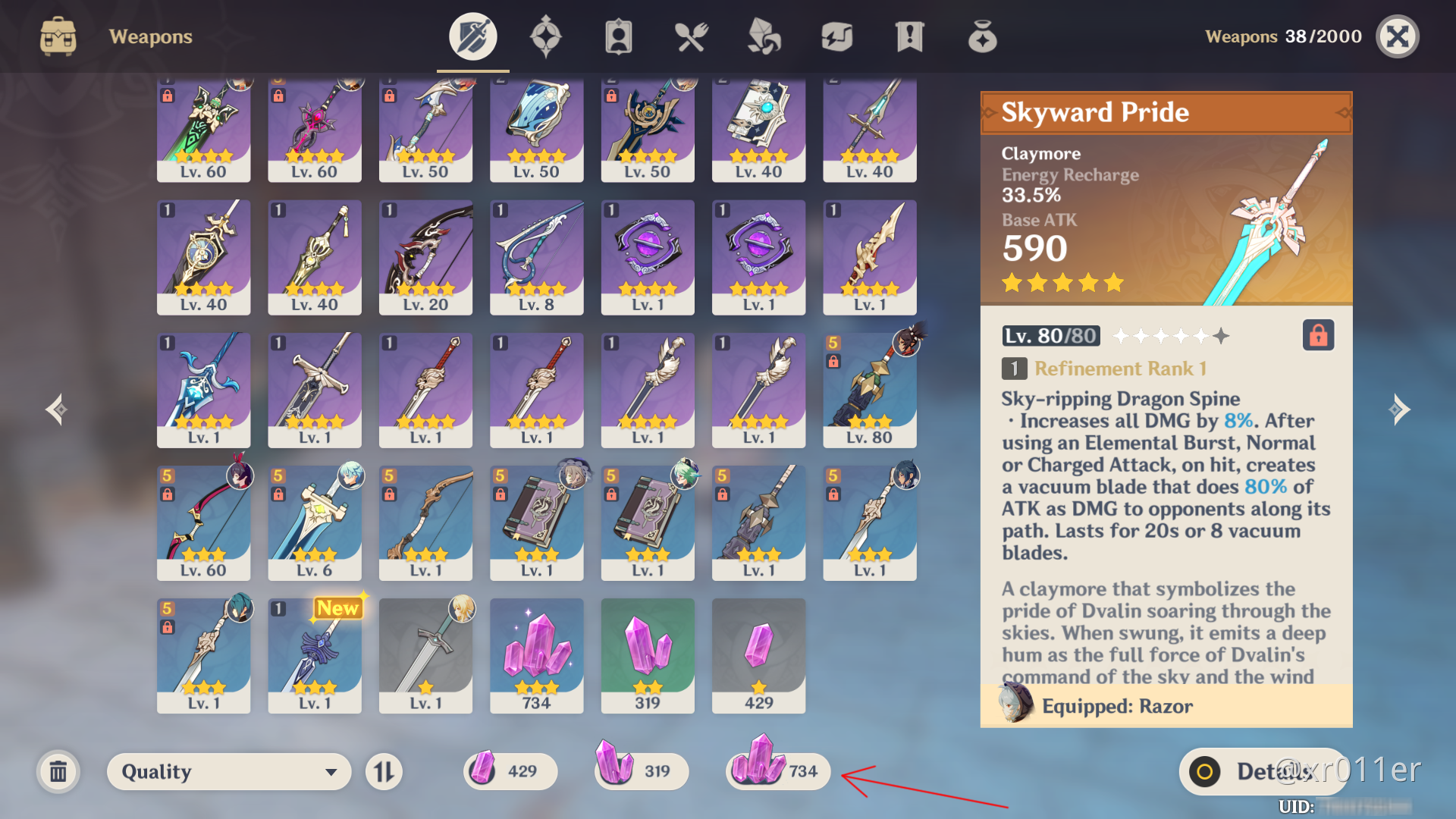Toggle the lock on Skyward Pride
Screen dimensions: 1456x819
point(1318,335)
